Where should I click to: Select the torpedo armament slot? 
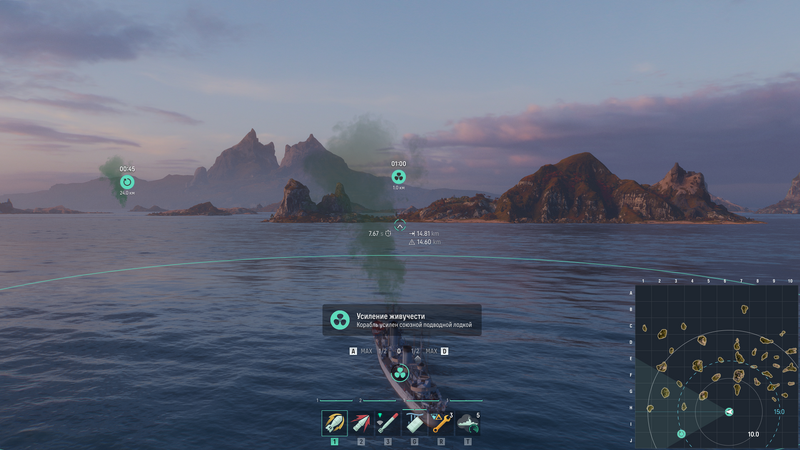[387, 423]
